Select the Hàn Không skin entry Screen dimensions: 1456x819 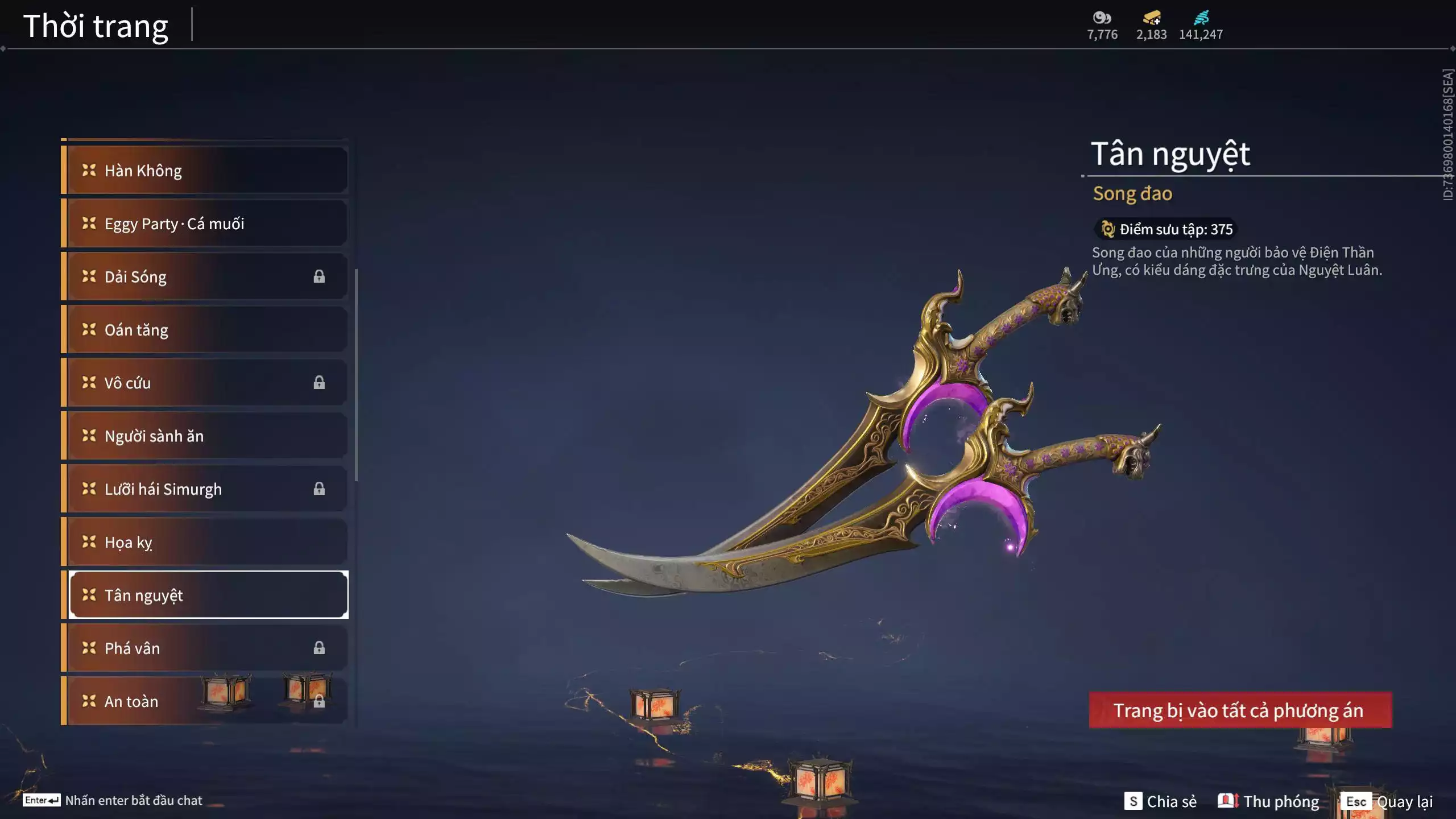coord(205,171)
